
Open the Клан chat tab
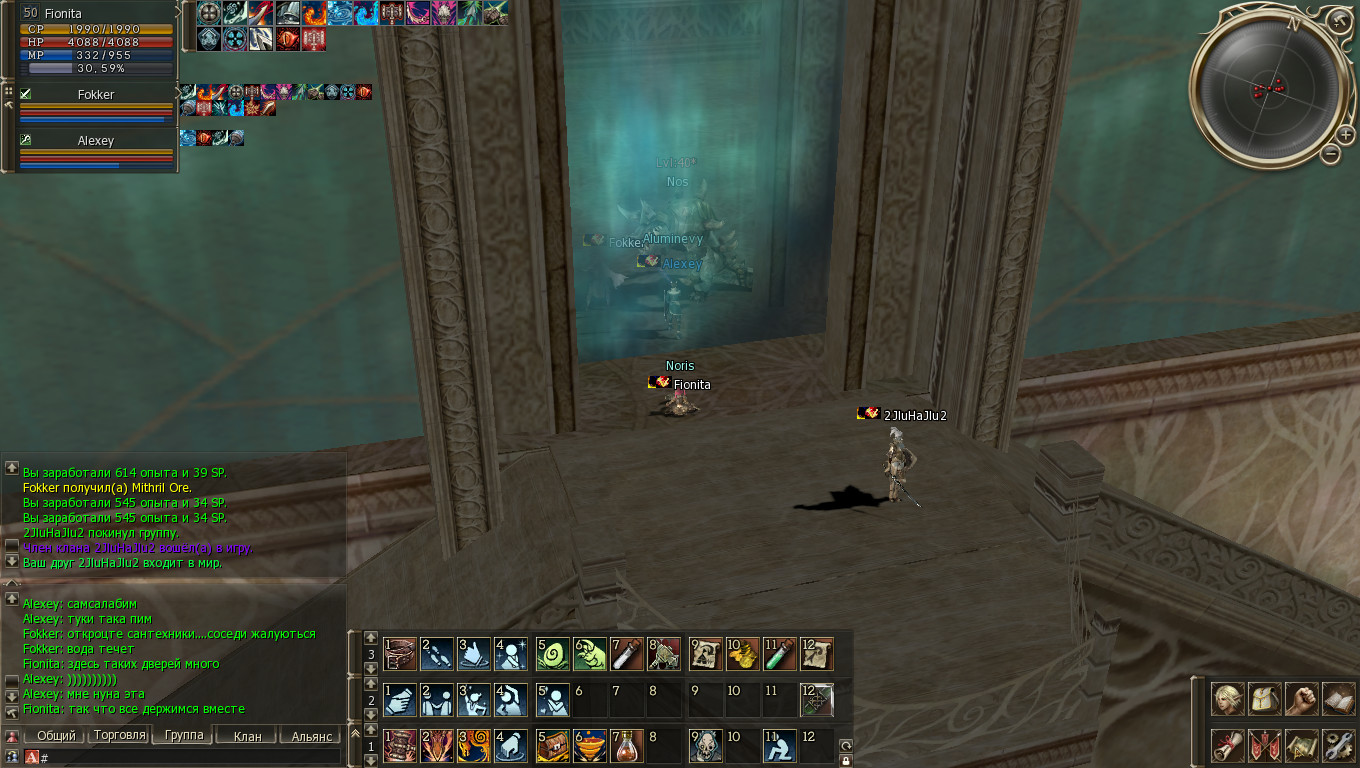click(x=247, y=736)
